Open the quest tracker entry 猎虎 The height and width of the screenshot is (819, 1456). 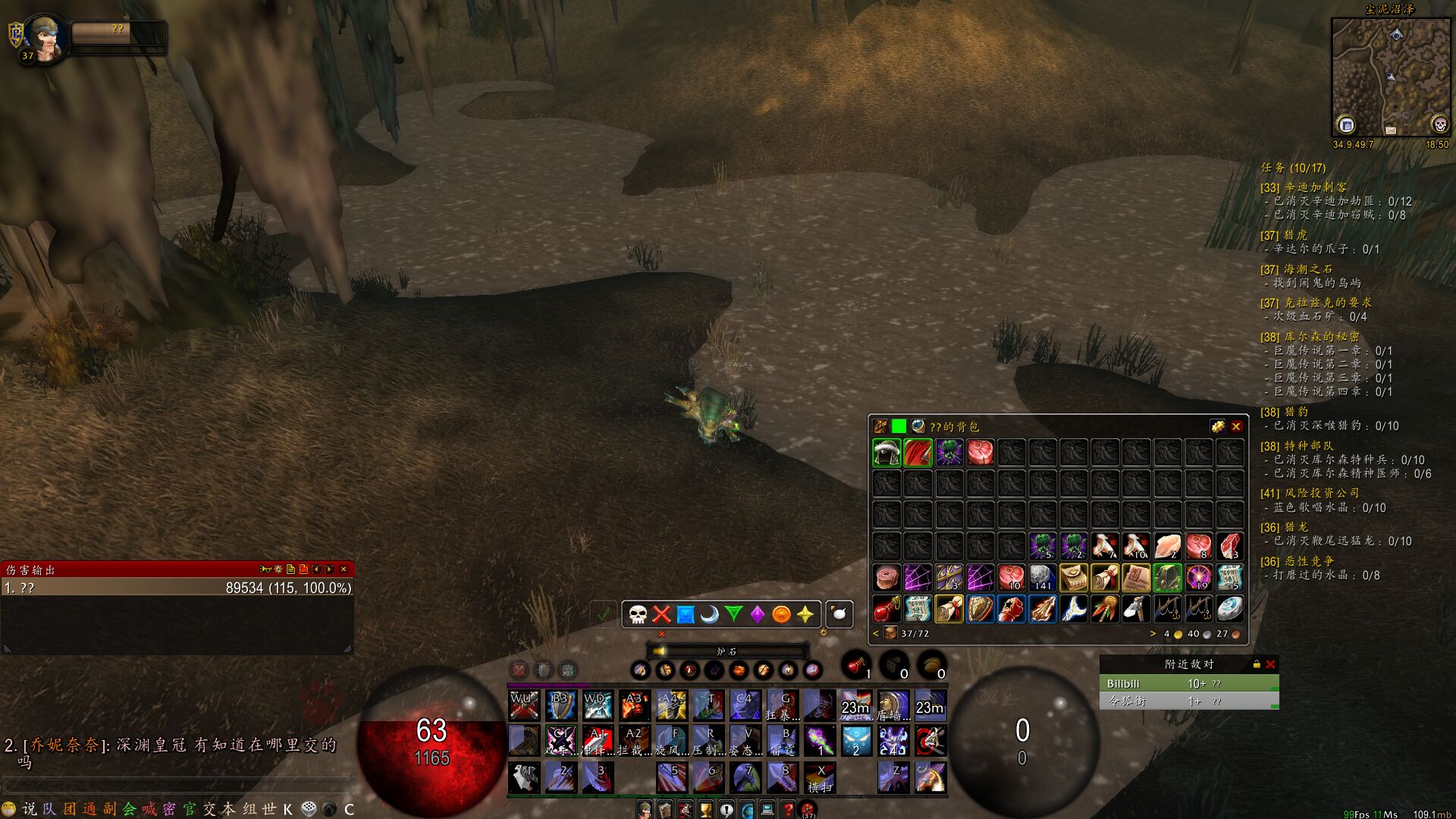1295,235
